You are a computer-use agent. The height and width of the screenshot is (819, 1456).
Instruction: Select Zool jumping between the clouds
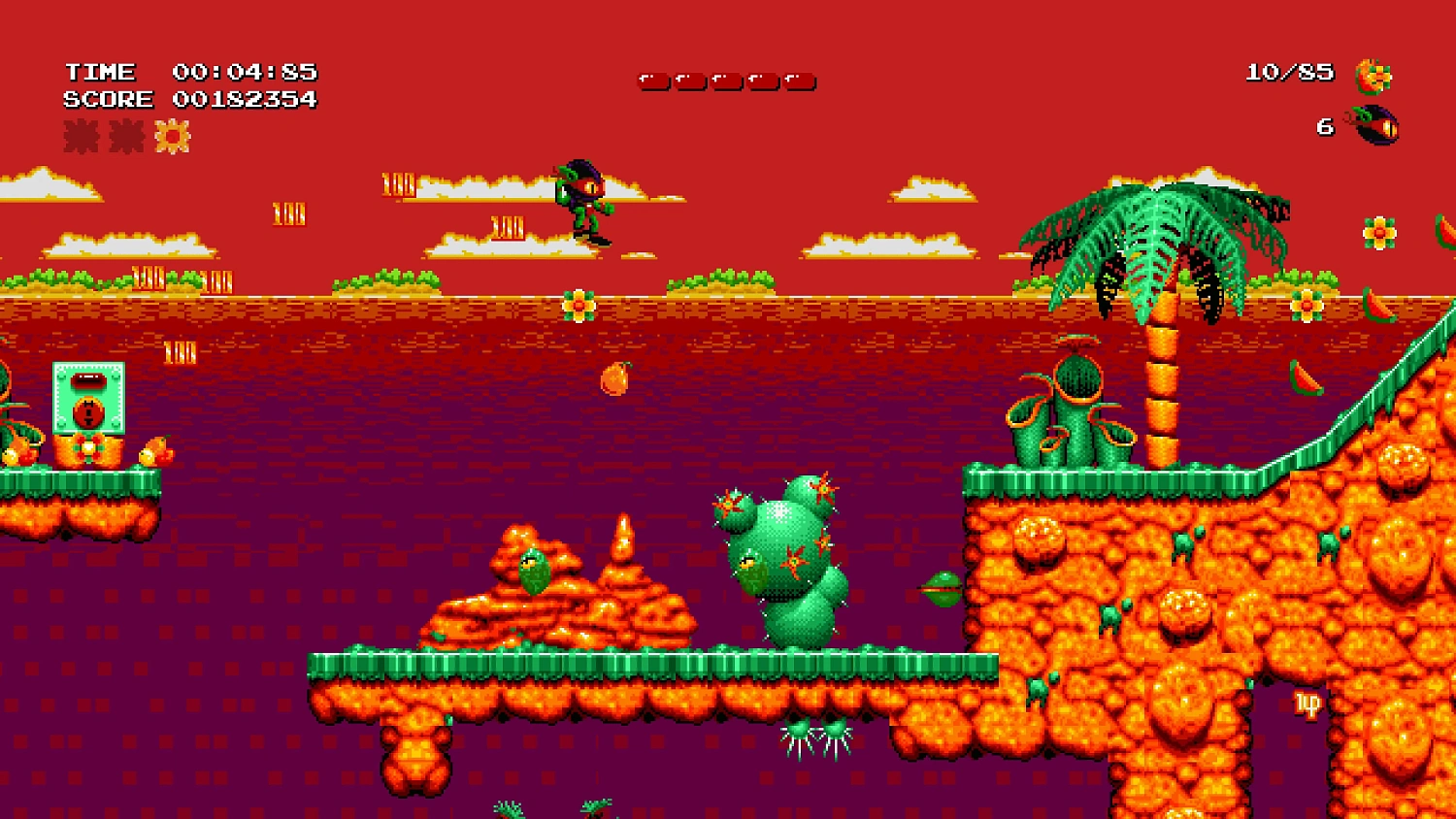[x=582, y=199]
